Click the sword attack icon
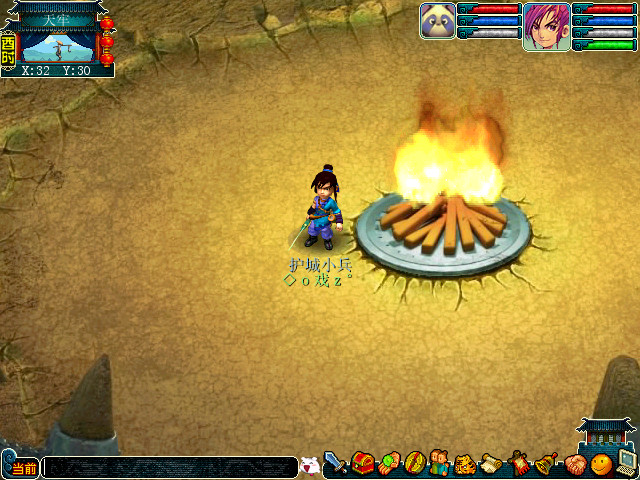This screenshot has height=480, width=640. point(335,464)
